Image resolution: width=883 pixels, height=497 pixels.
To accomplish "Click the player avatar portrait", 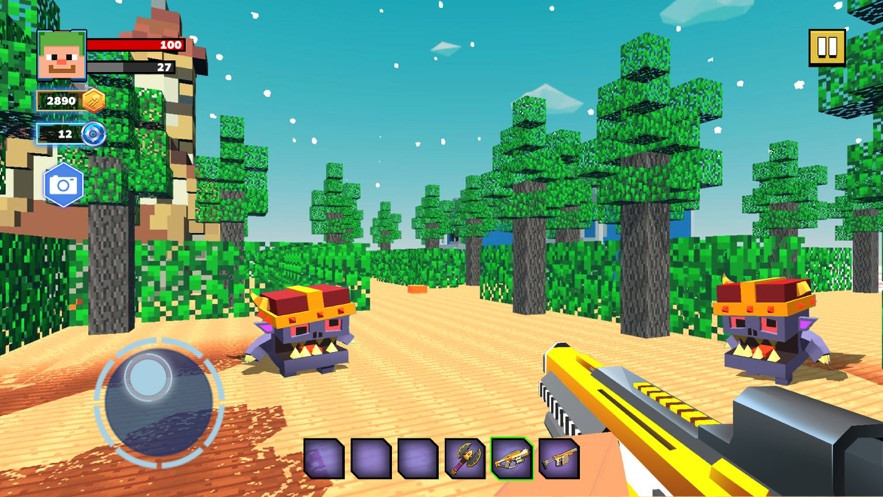I will click(x=61, y=55).
